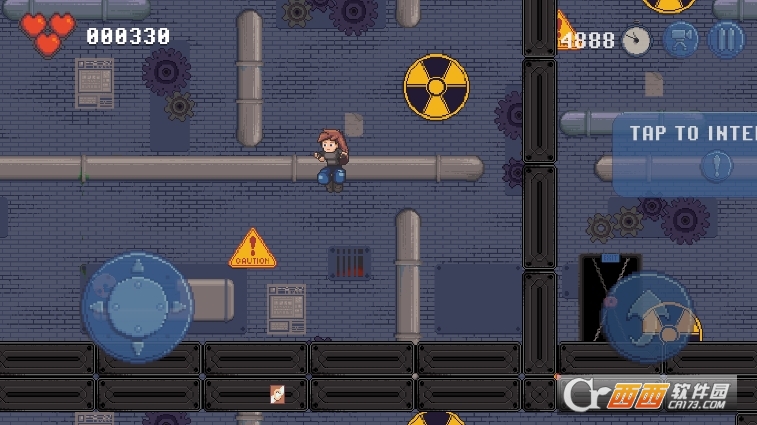757x425 pixels.
Task: Pause the game with the pause button
Action: [726, 40]
